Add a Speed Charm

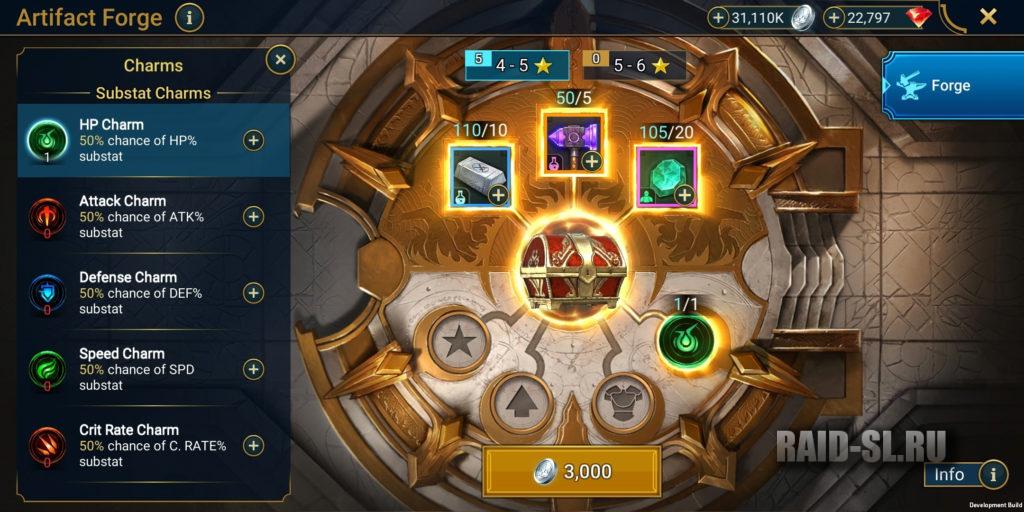254,369
